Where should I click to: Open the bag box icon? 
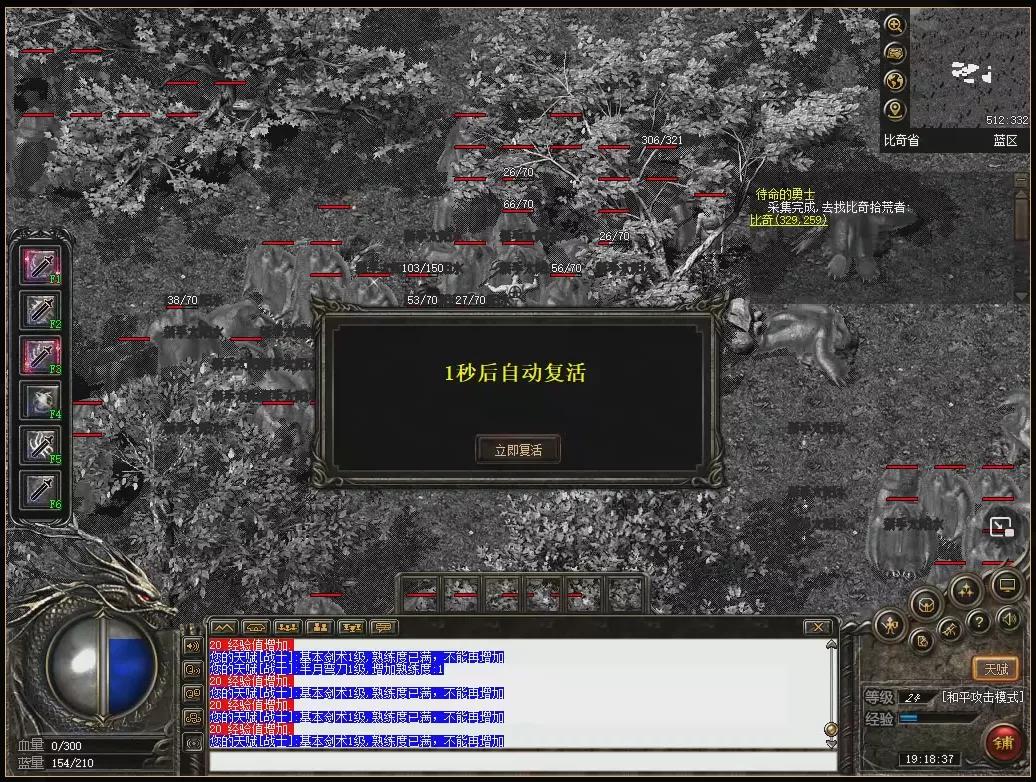click(926, 603)
